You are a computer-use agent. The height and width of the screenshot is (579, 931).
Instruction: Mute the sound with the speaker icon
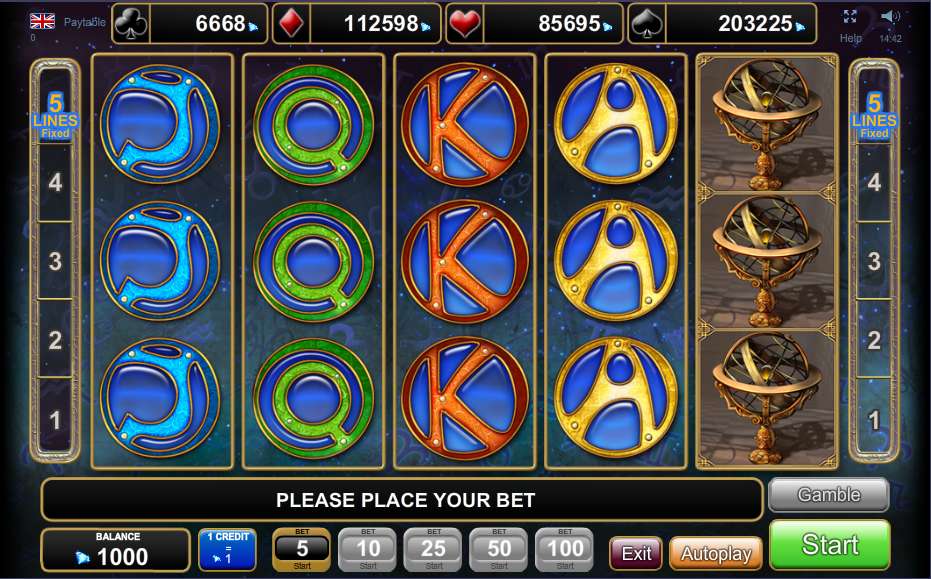(x=890, y=16)
